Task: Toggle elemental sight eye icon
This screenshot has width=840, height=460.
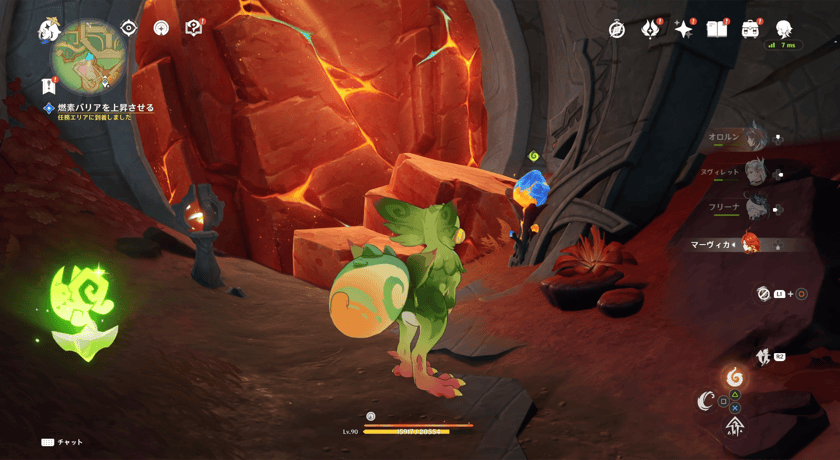Action: coord(129,28)
